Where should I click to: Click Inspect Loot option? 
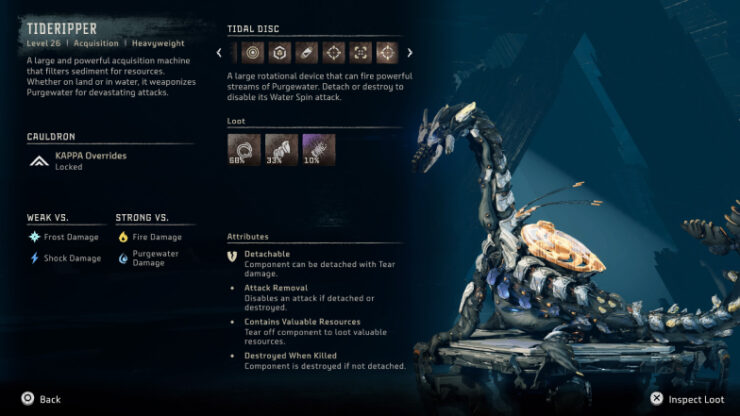pos(688,399)
